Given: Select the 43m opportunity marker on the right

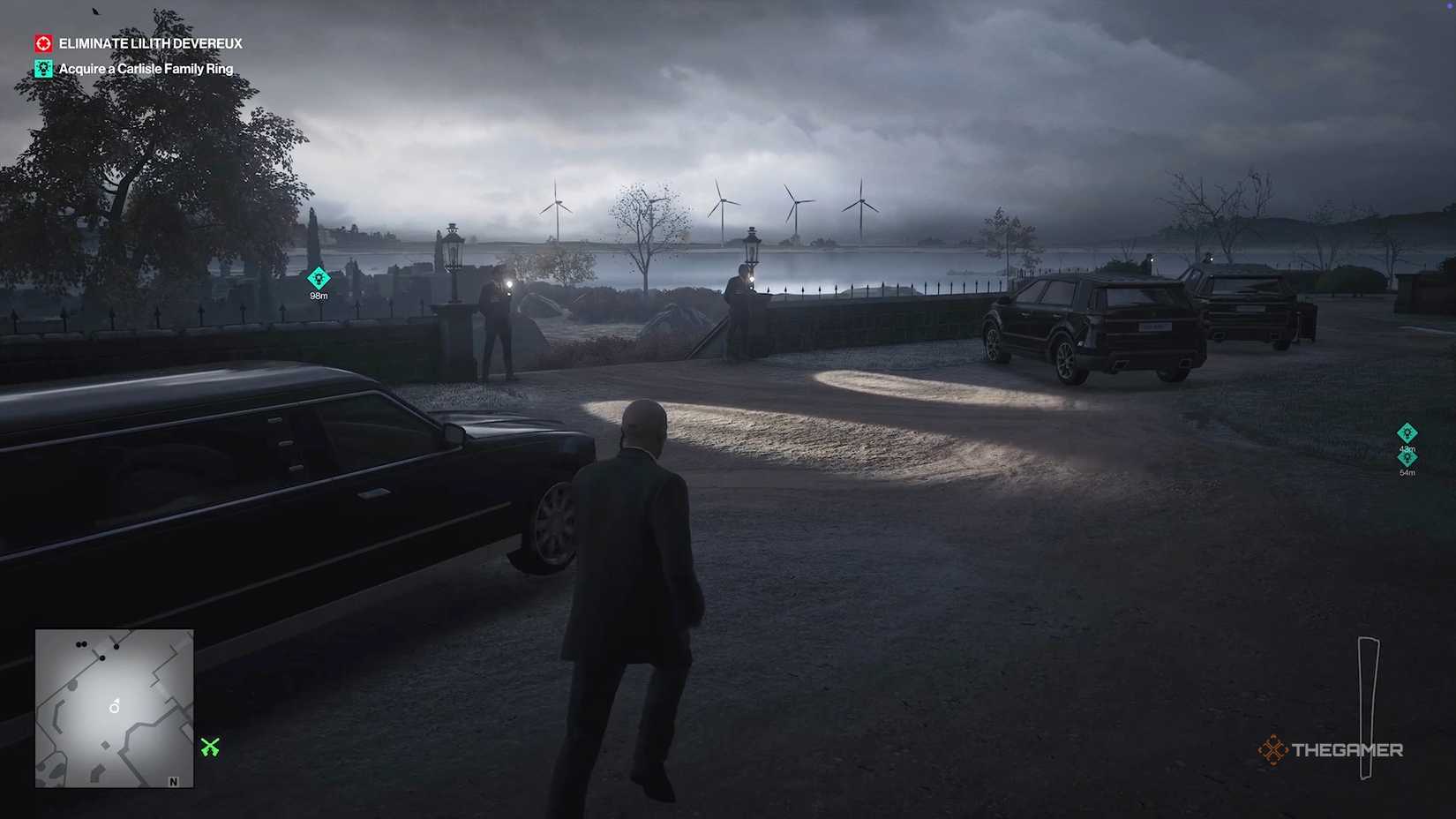Looking at the screenshot, I should click(x=1407, y=434).
